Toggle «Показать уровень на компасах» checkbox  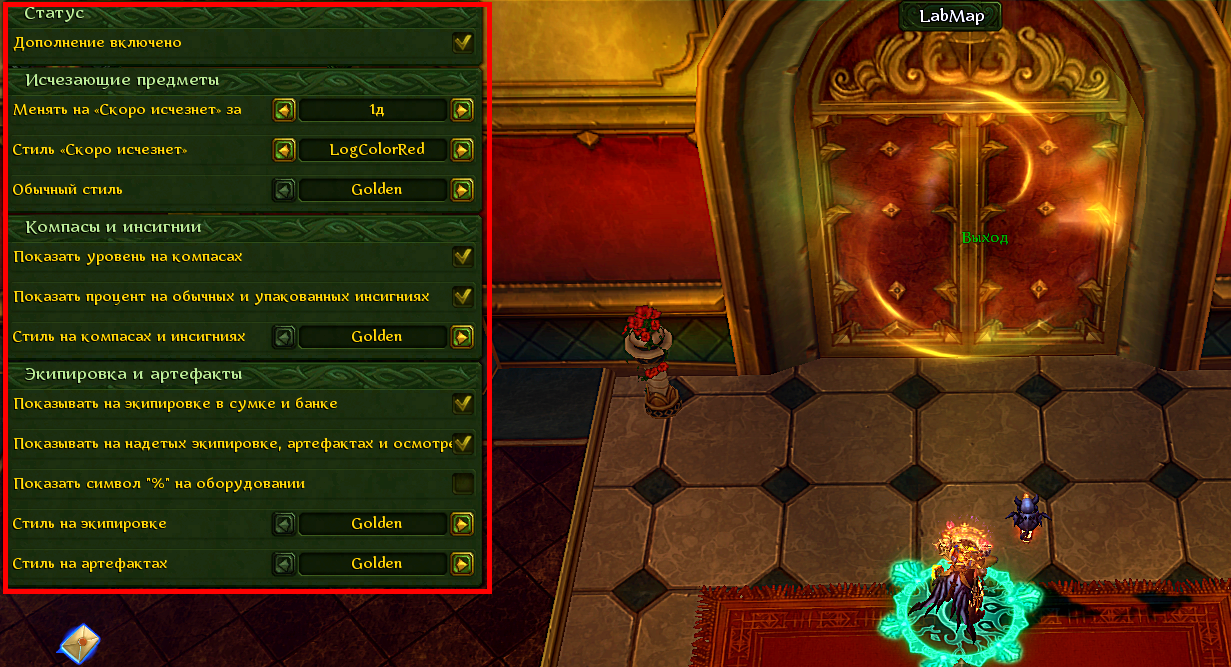coord(462,256)
